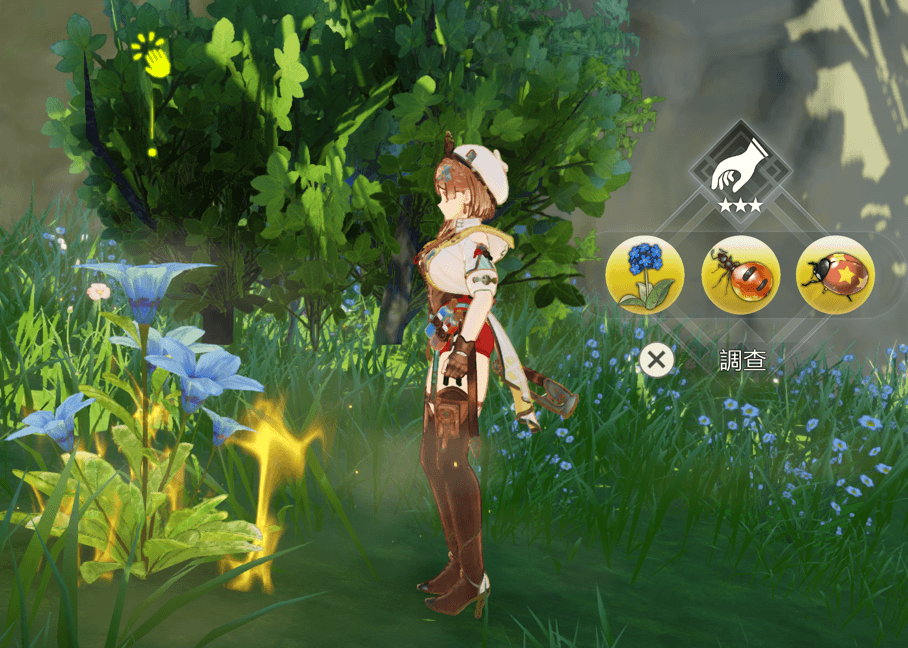The width and height of the screenshot is (908, 648).
Task: Choose the red ant insect item
Action: pos(741,275)
